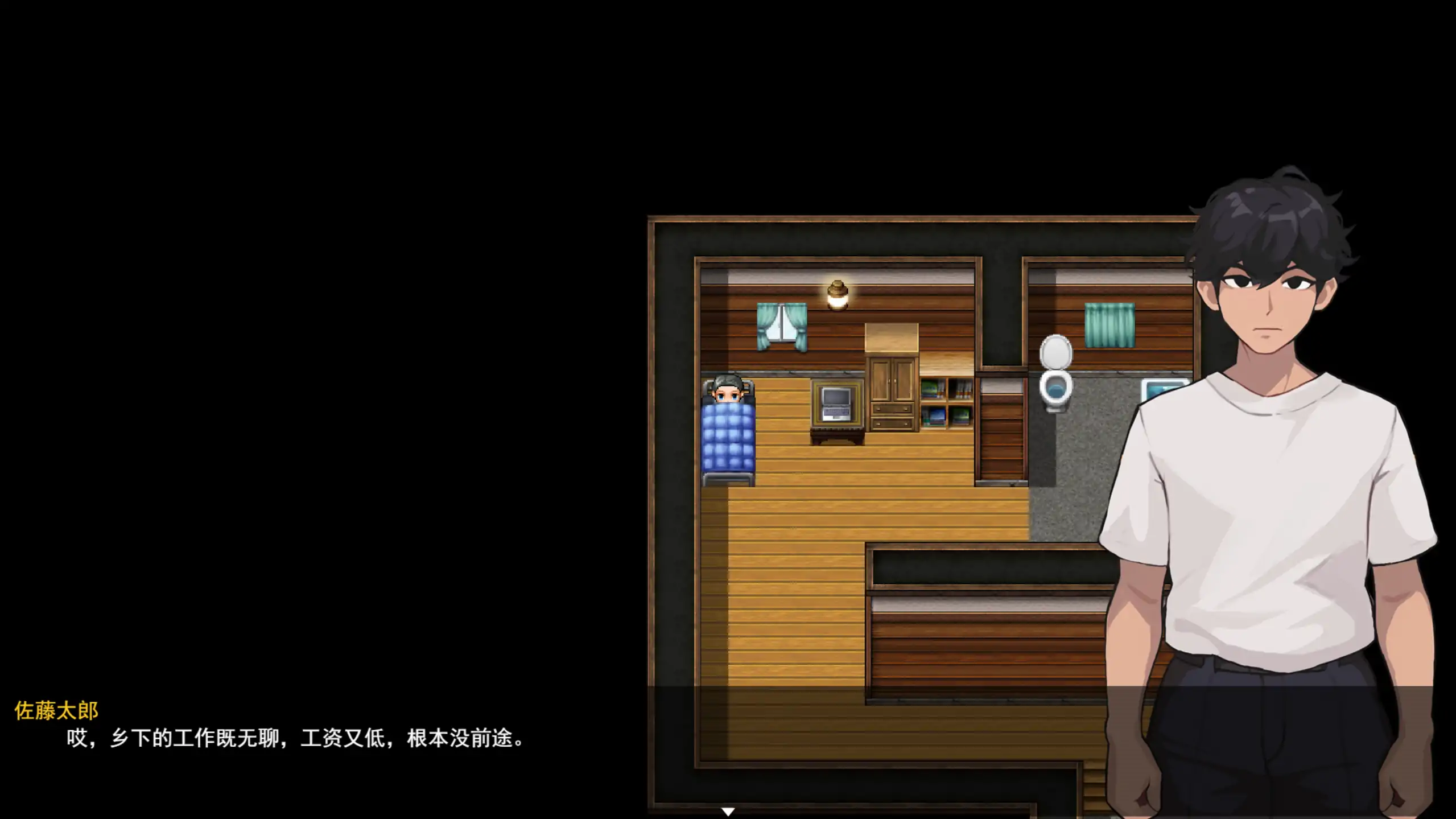Select the computer on the wooden desk
Image resolution: width=1456 pixels, height=819 pixels.
coord(831,420)
